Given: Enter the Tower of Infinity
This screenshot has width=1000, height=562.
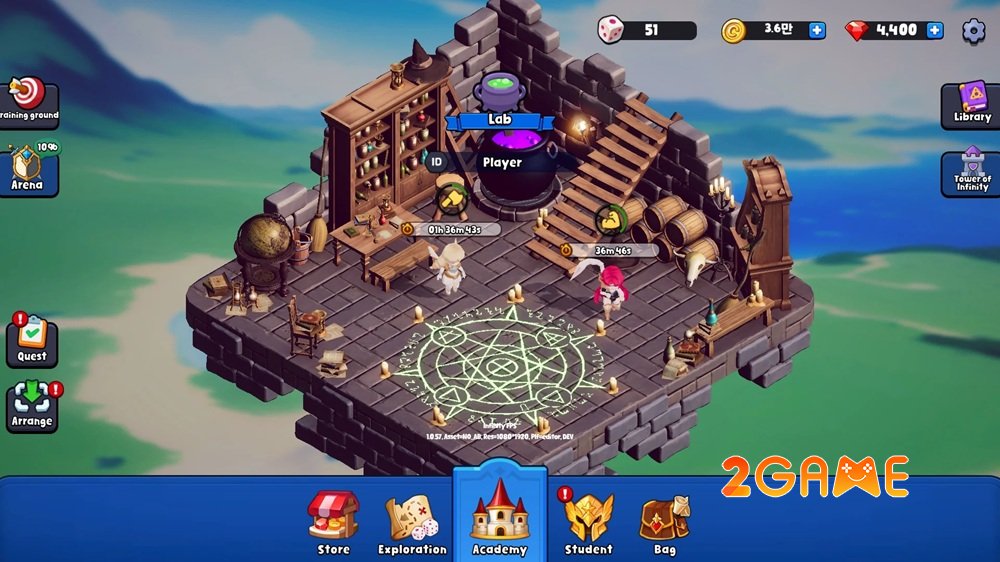Looking at the screenshot, I should point(972,171).
